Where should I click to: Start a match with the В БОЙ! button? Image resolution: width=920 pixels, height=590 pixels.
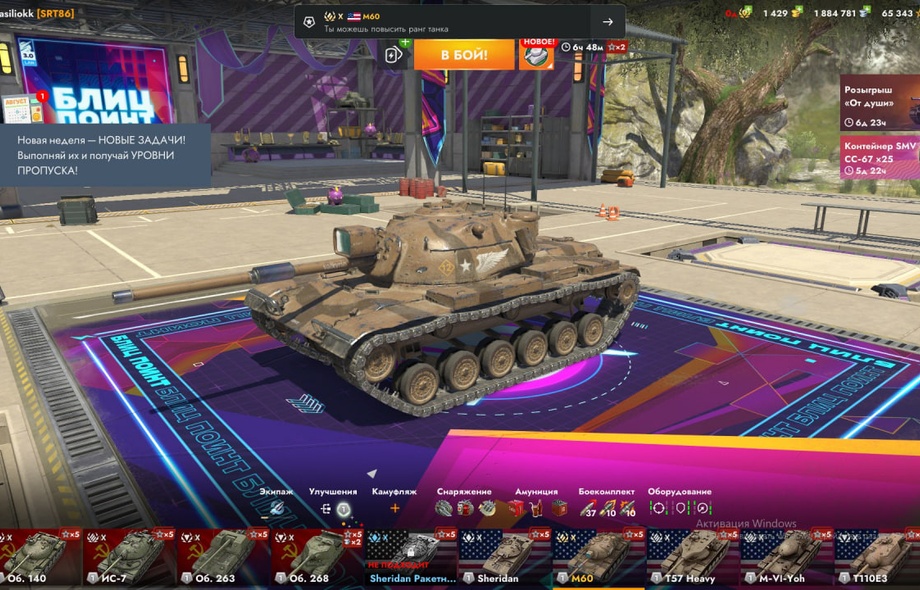[464, 54]
